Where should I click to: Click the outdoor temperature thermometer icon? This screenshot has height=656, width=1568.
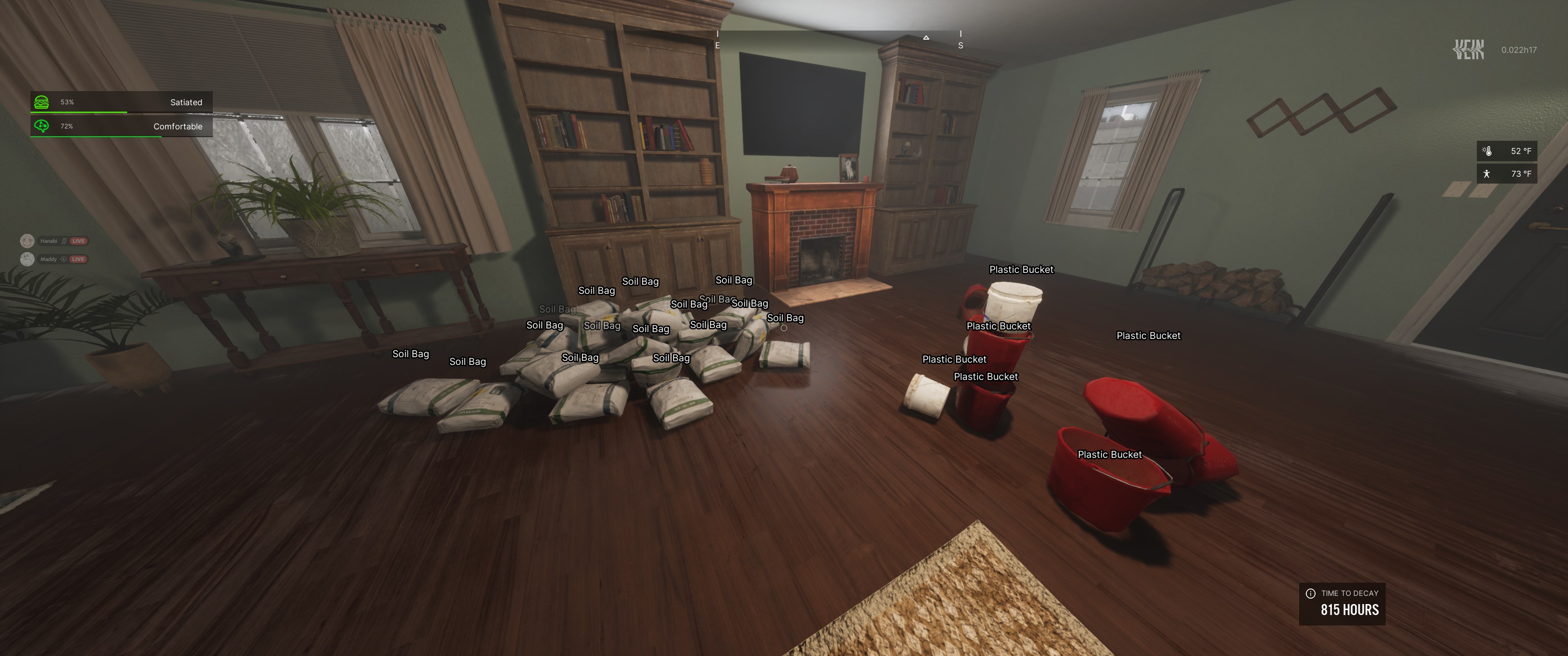coord(1487,151)
